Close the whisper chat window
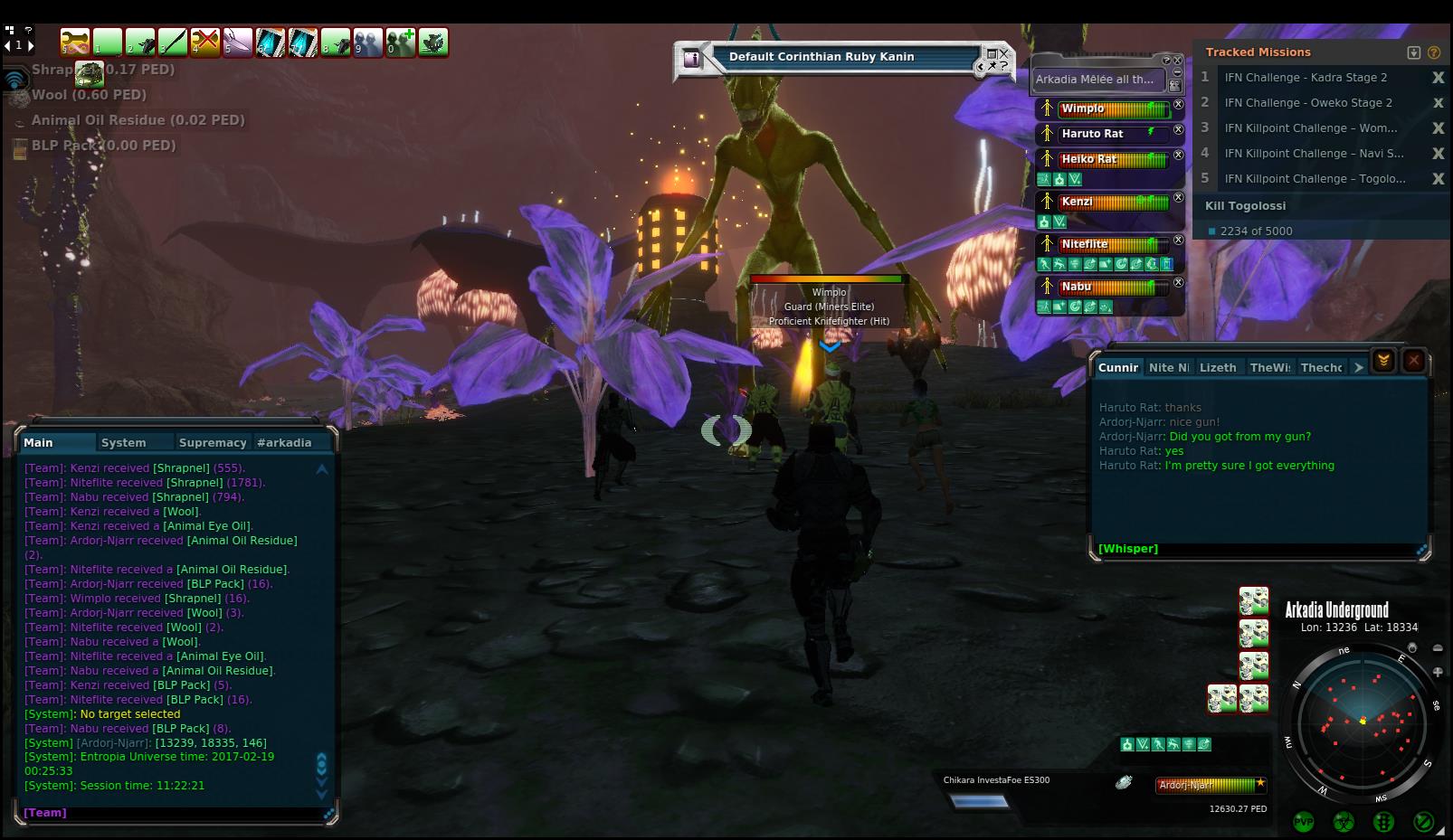 1413,361
